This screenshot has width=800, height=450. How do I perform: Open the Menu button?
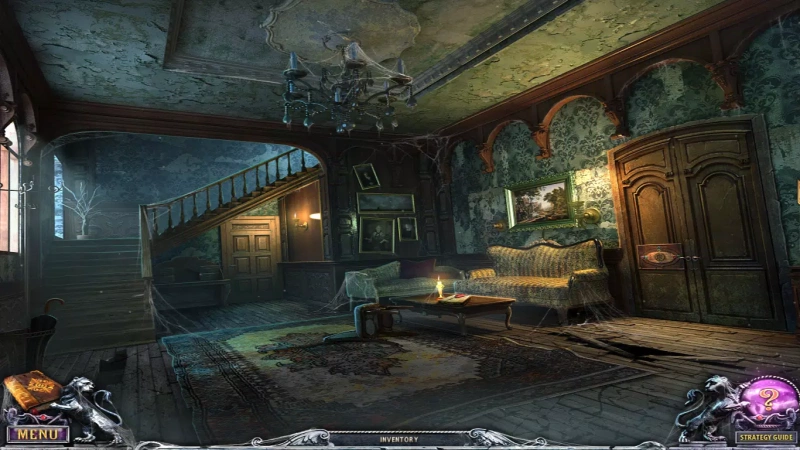37,435
